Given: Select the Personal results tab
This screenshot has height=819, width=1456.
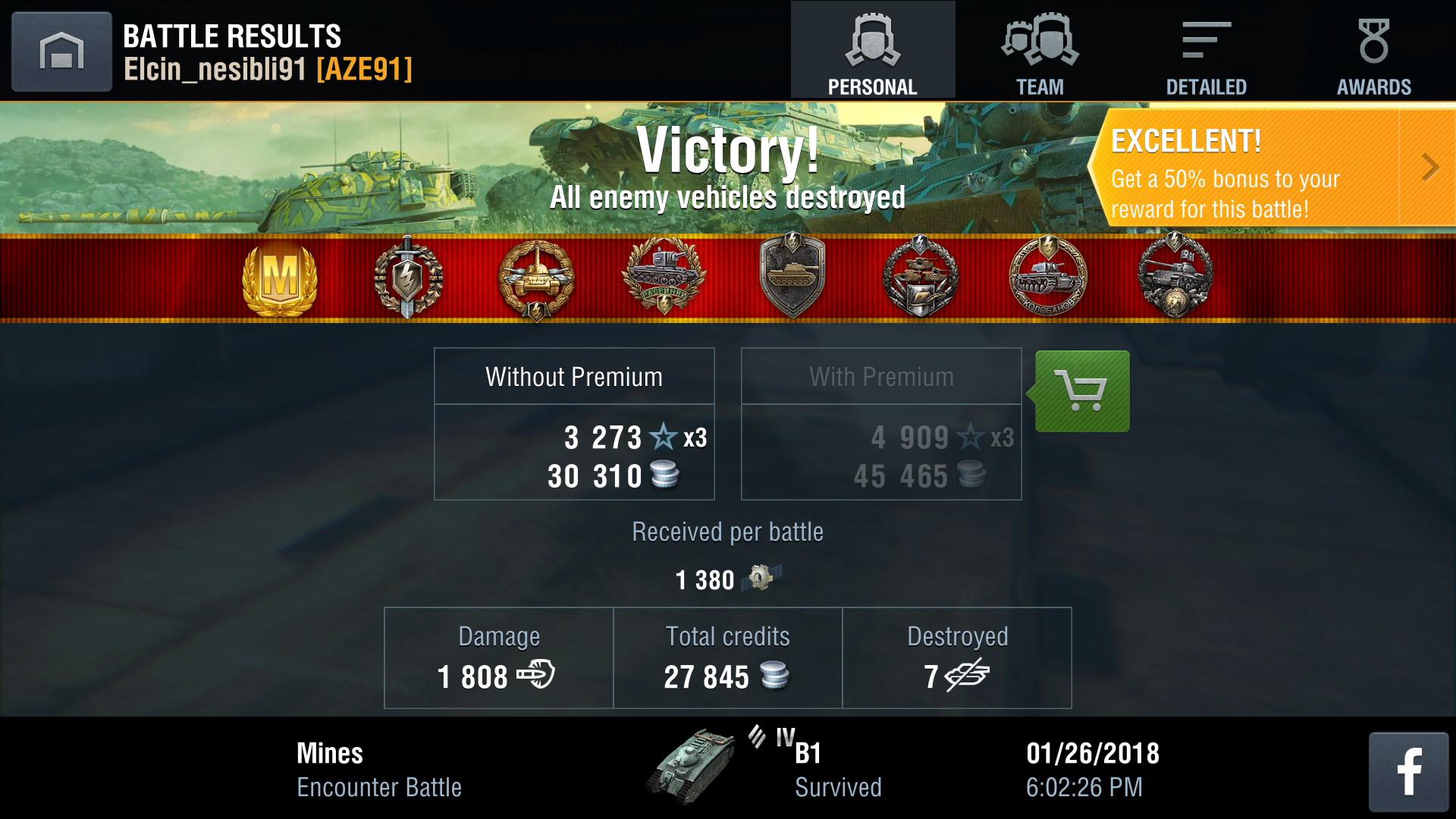Looking at the screenshot, I should (872, 52).
